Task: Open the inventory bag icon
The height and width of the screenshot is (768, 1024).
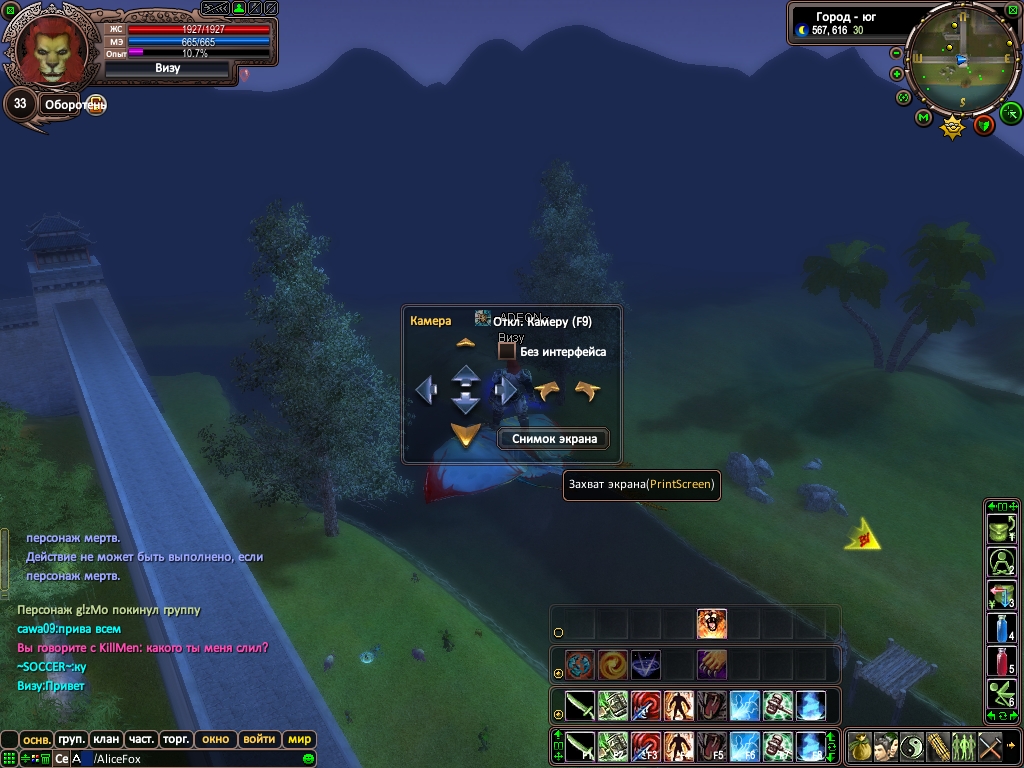Action: (860, 746)
